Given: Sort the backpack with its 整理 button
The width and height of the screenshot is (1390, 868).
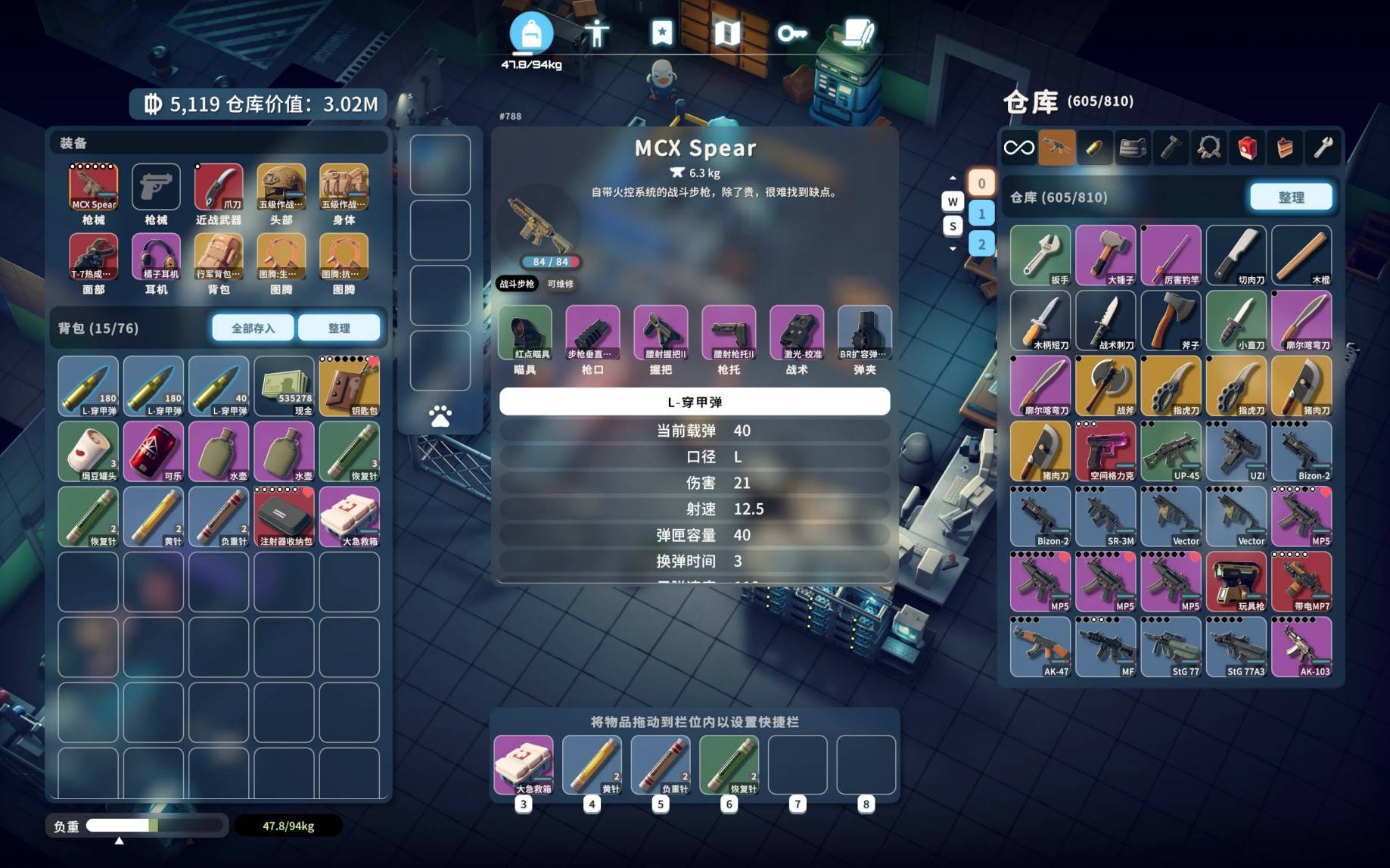Looking at the screenshot, I should 338,328.
